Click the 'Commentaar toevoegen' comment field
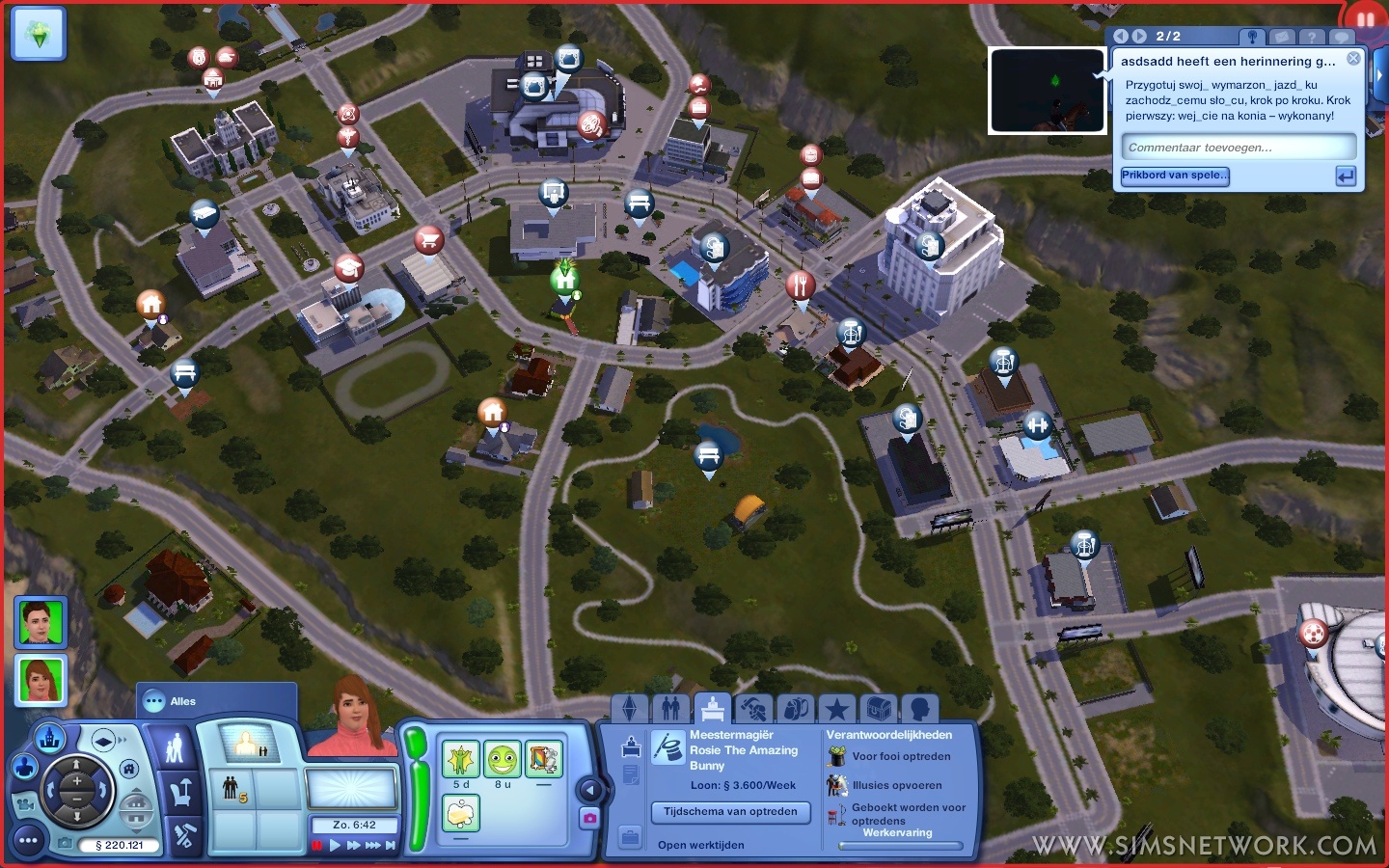 [1239, 148]
